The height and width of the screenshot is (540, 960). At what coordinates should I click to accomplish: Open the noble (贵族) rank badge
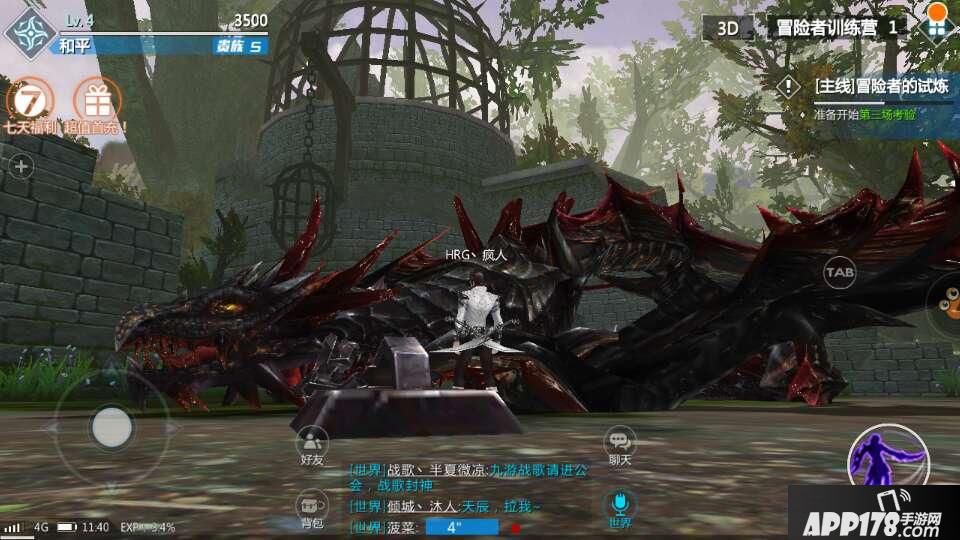click(240, 46)
